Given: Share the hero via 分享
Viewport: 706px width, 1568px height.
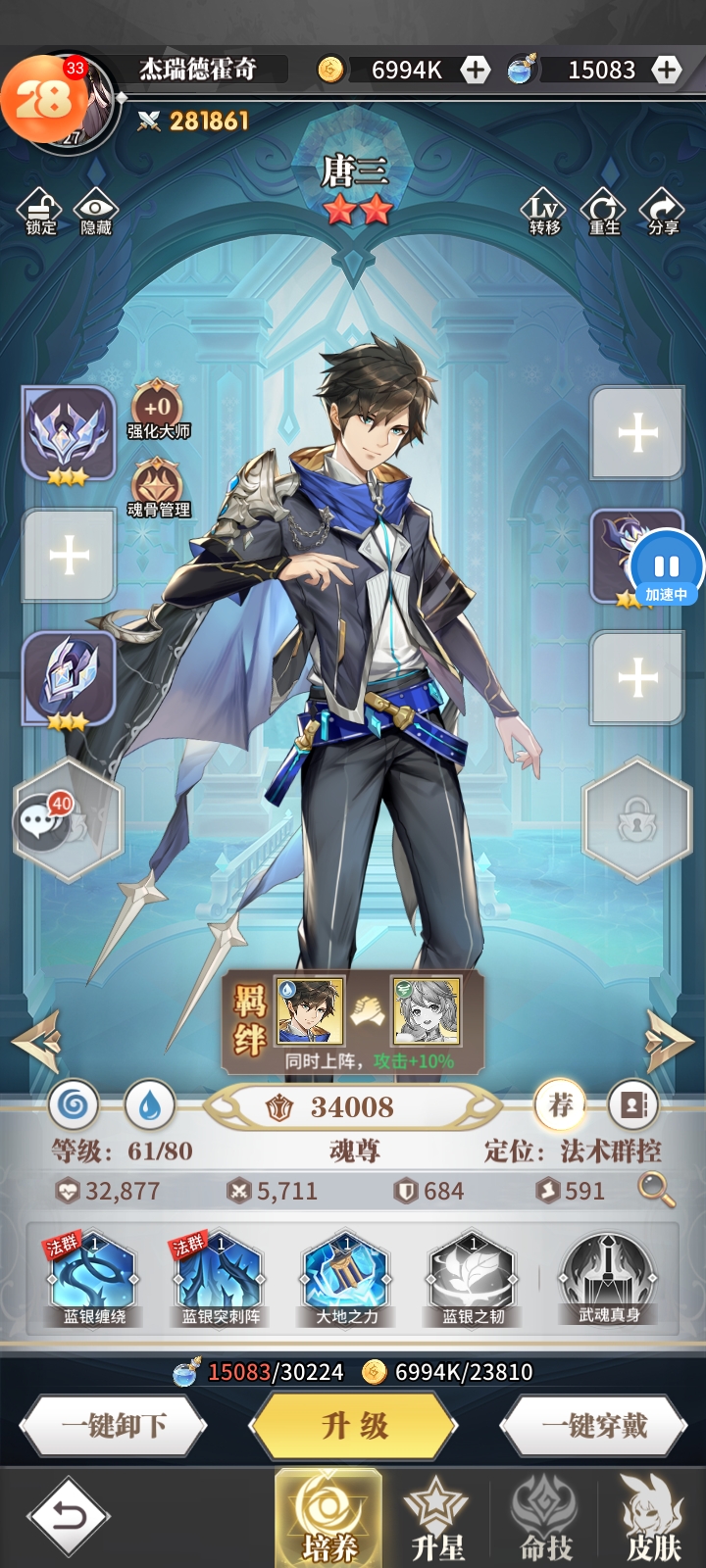Looking at the screenshot, I should click(x=663, y=211).
